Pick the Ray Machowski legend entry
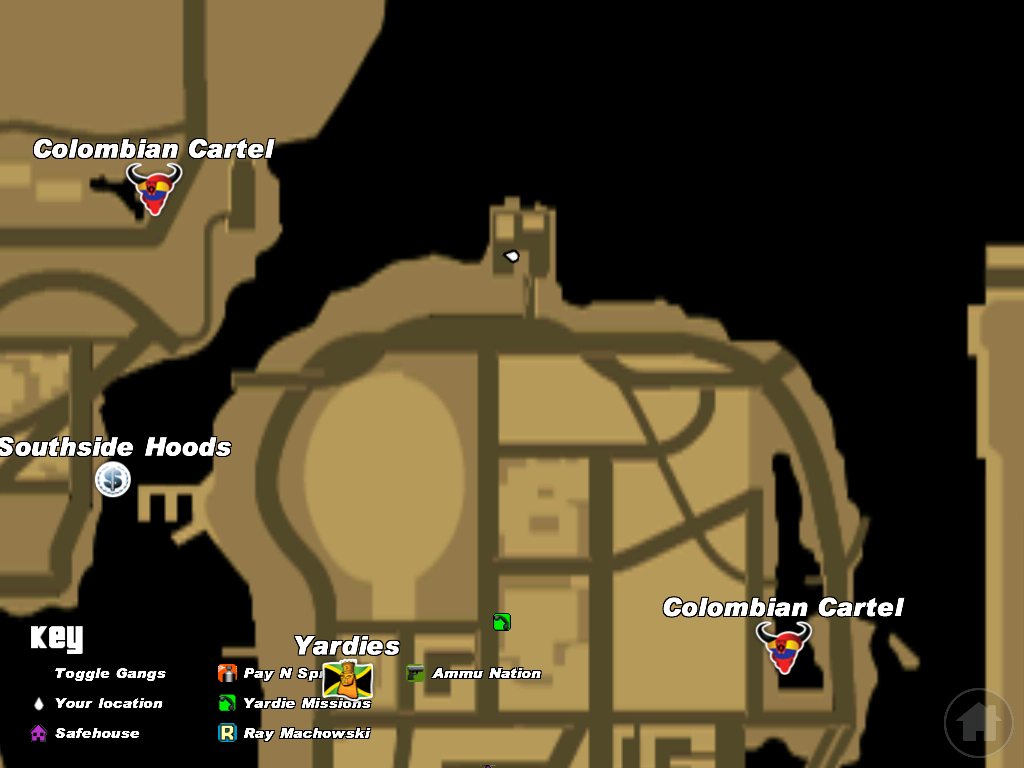1024x768 pixels. [x=306, y=734]
